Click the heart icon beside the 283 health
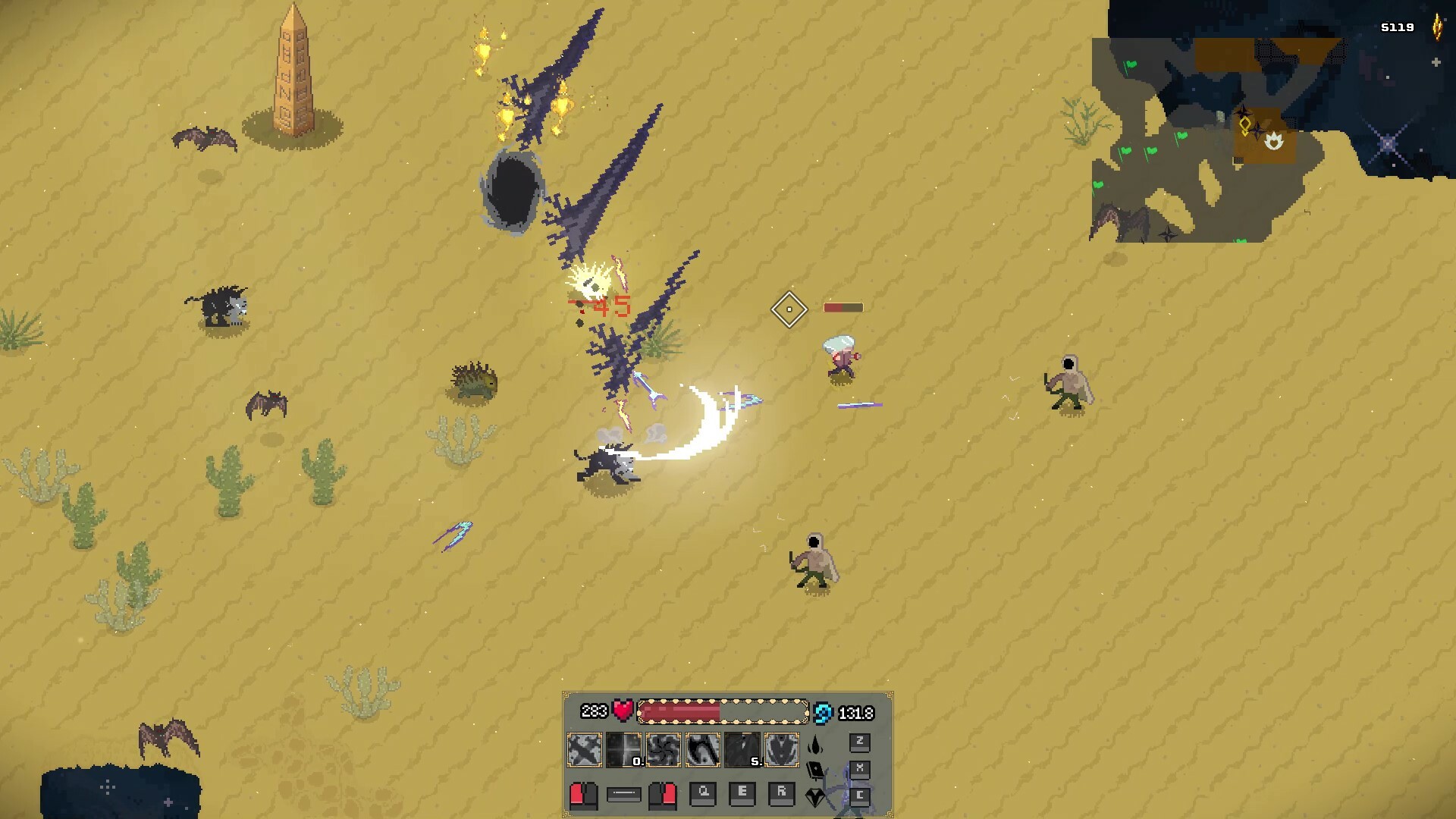The width and height of the screenshot is (1456, 819). click(x=623, y=711)
